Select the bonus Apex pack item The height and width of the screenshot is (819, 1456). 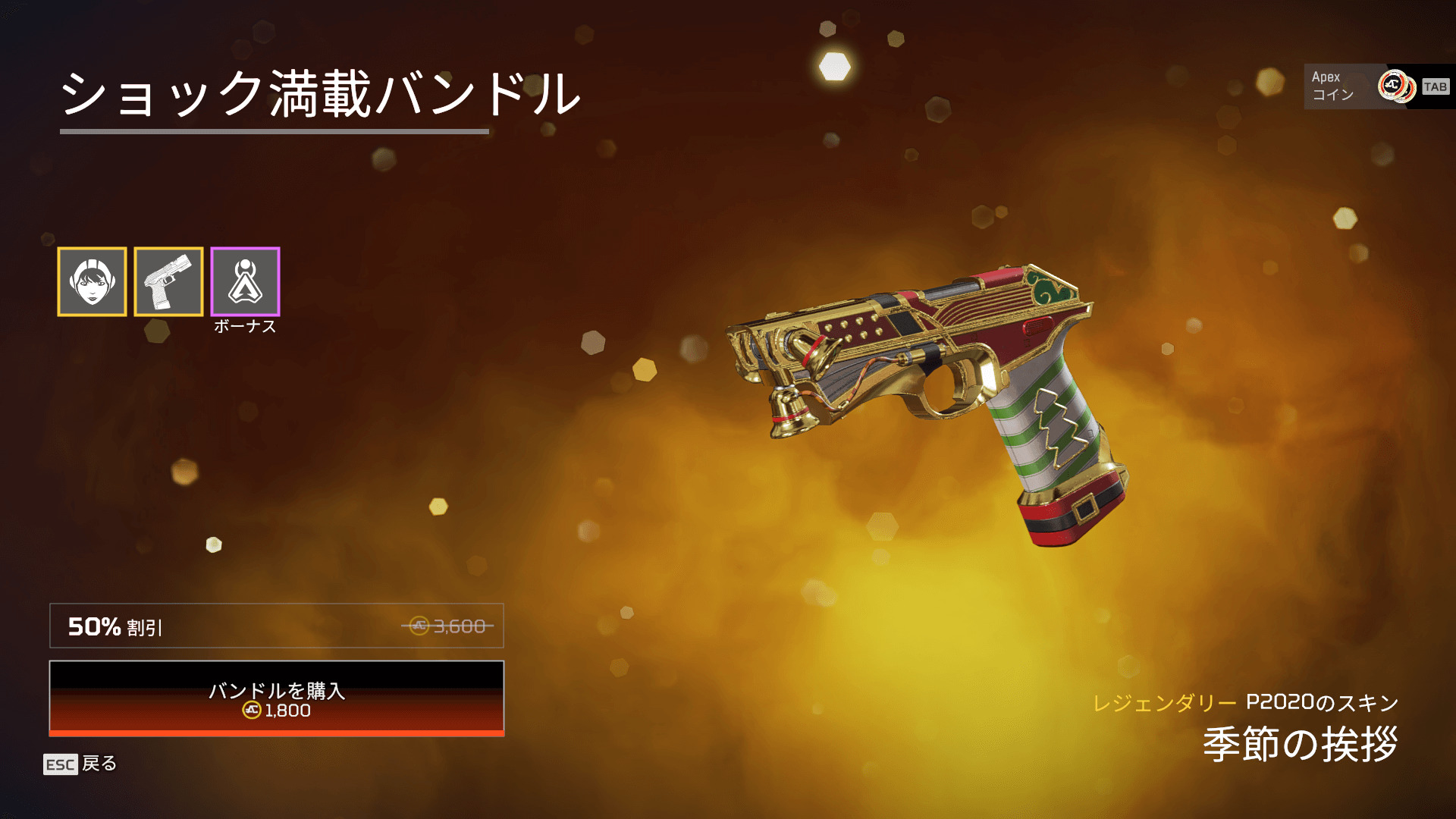[x=245, y=281]
